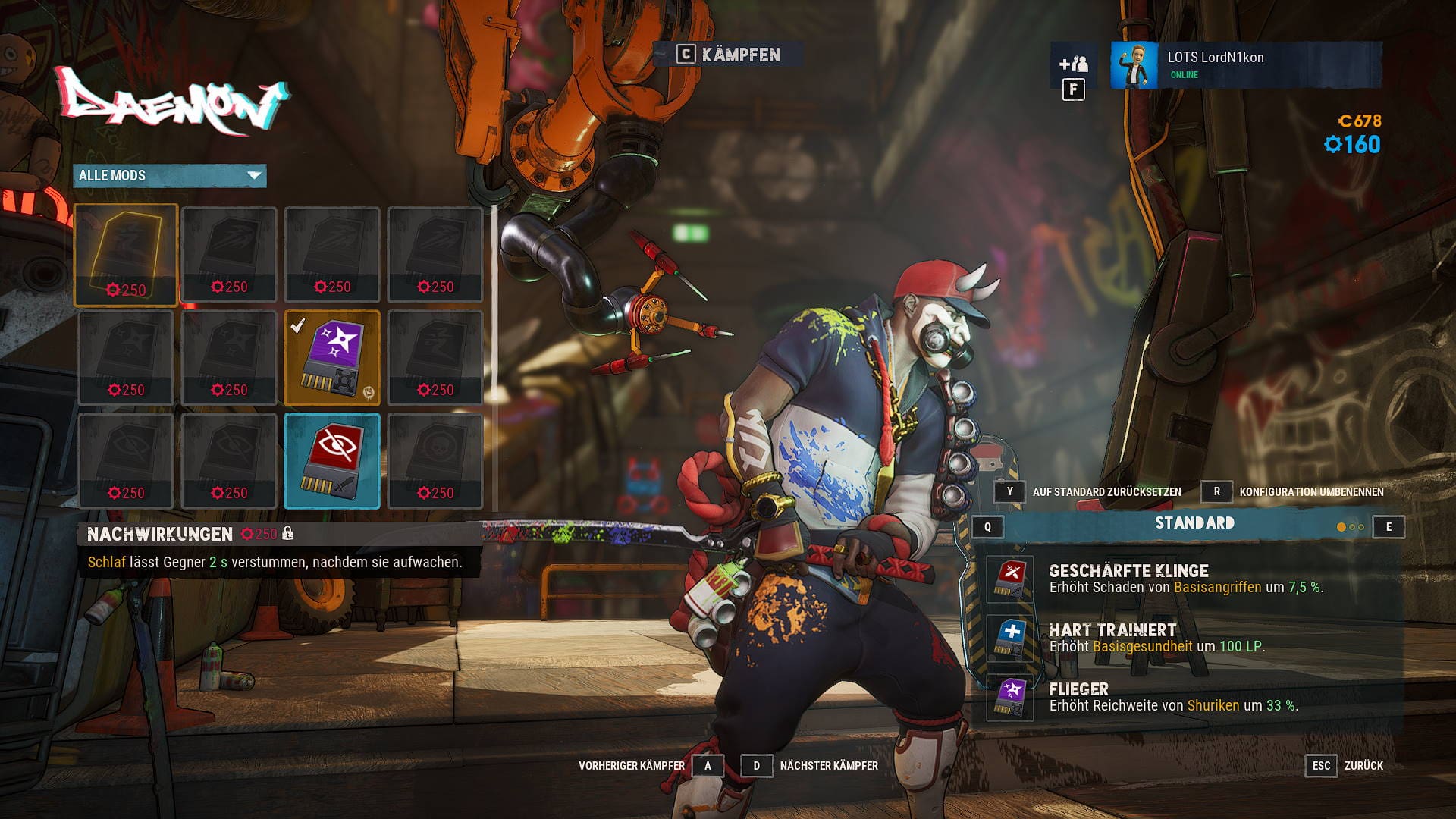Click the Geschärfte Klinge mod slot

pos(1010,579)
